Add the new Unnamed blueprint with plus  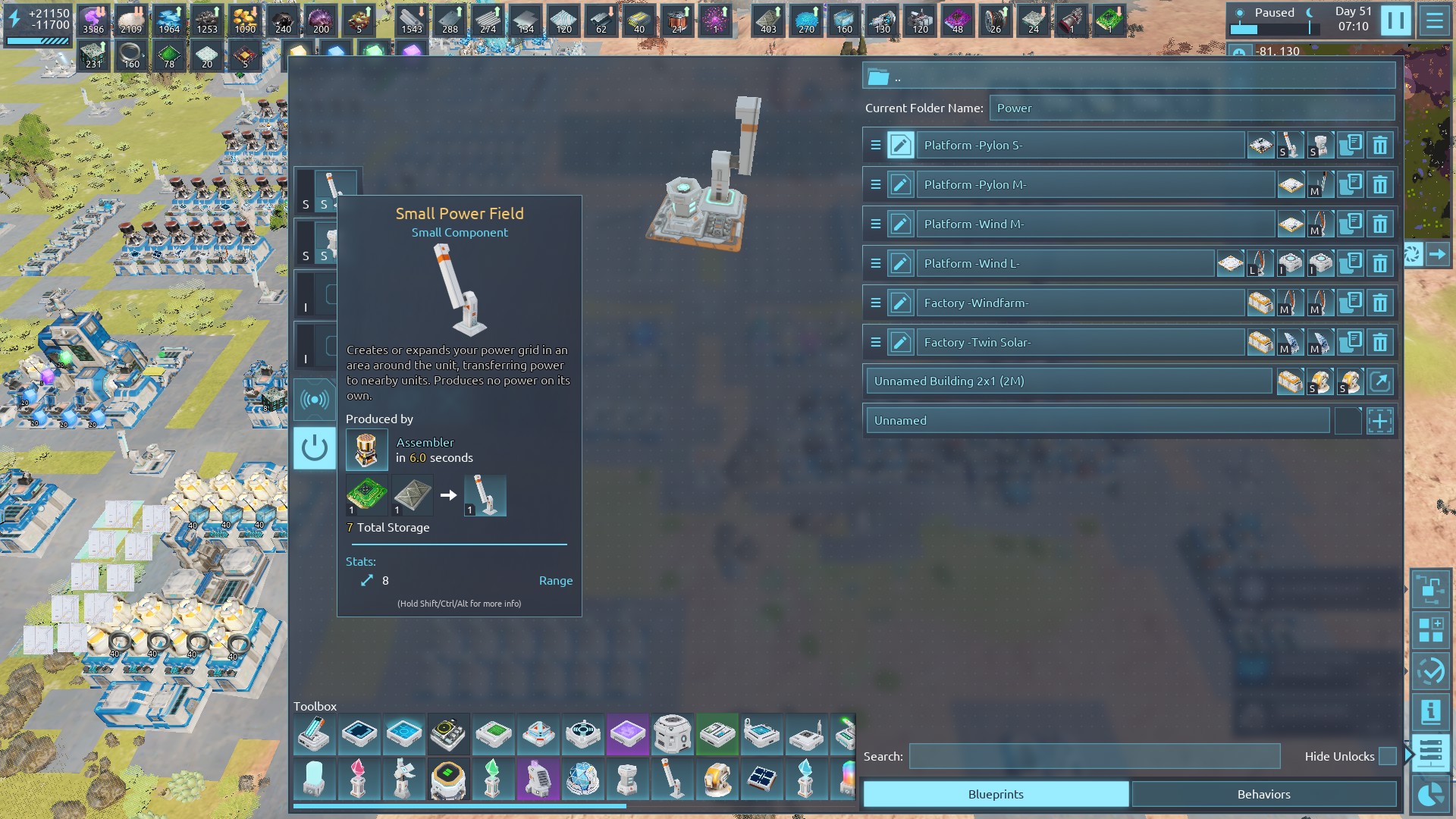pos(1380,421)
